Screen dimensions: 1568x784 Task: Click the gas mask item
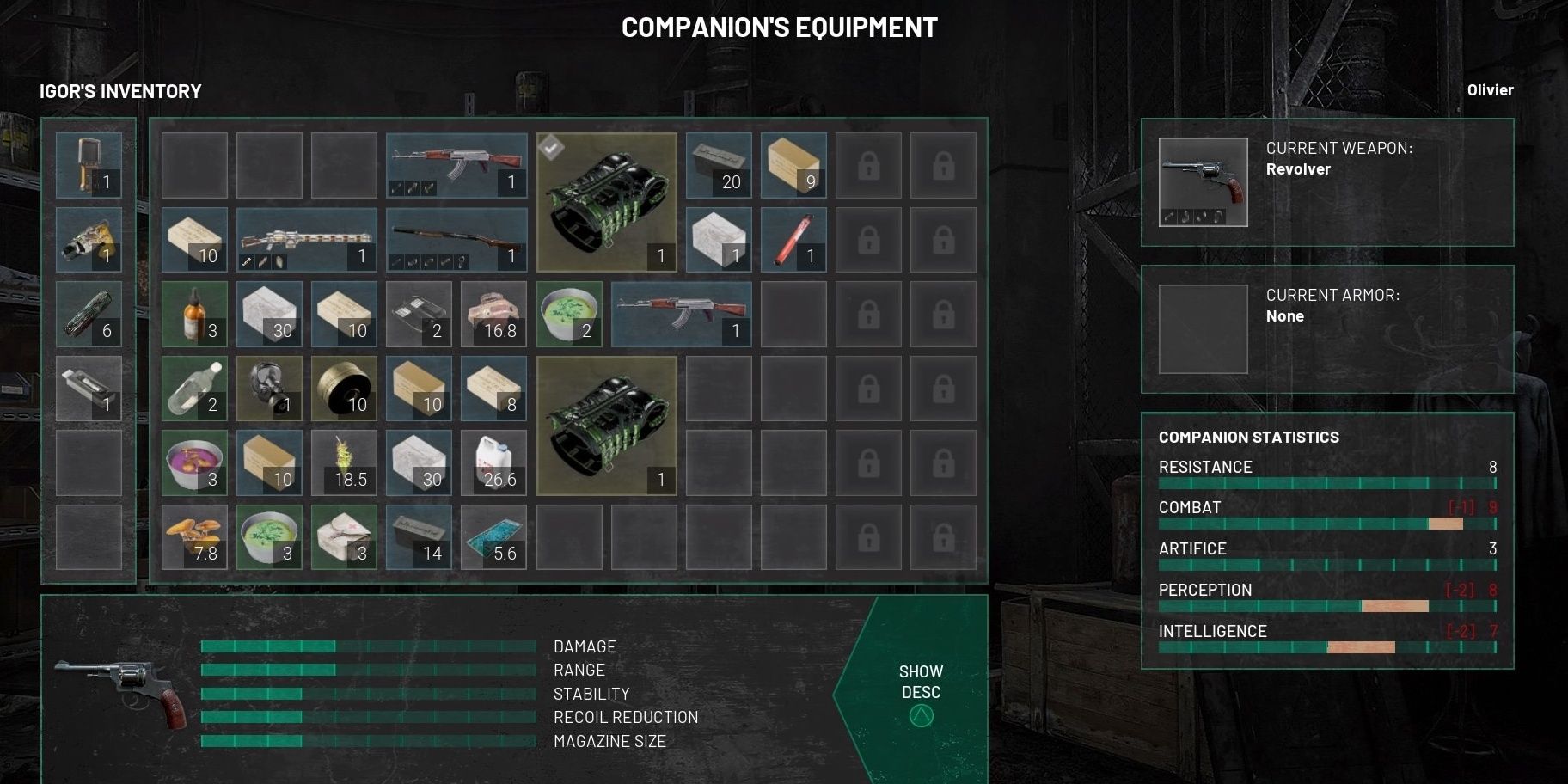pyautogui.click(x=268, y=389)
